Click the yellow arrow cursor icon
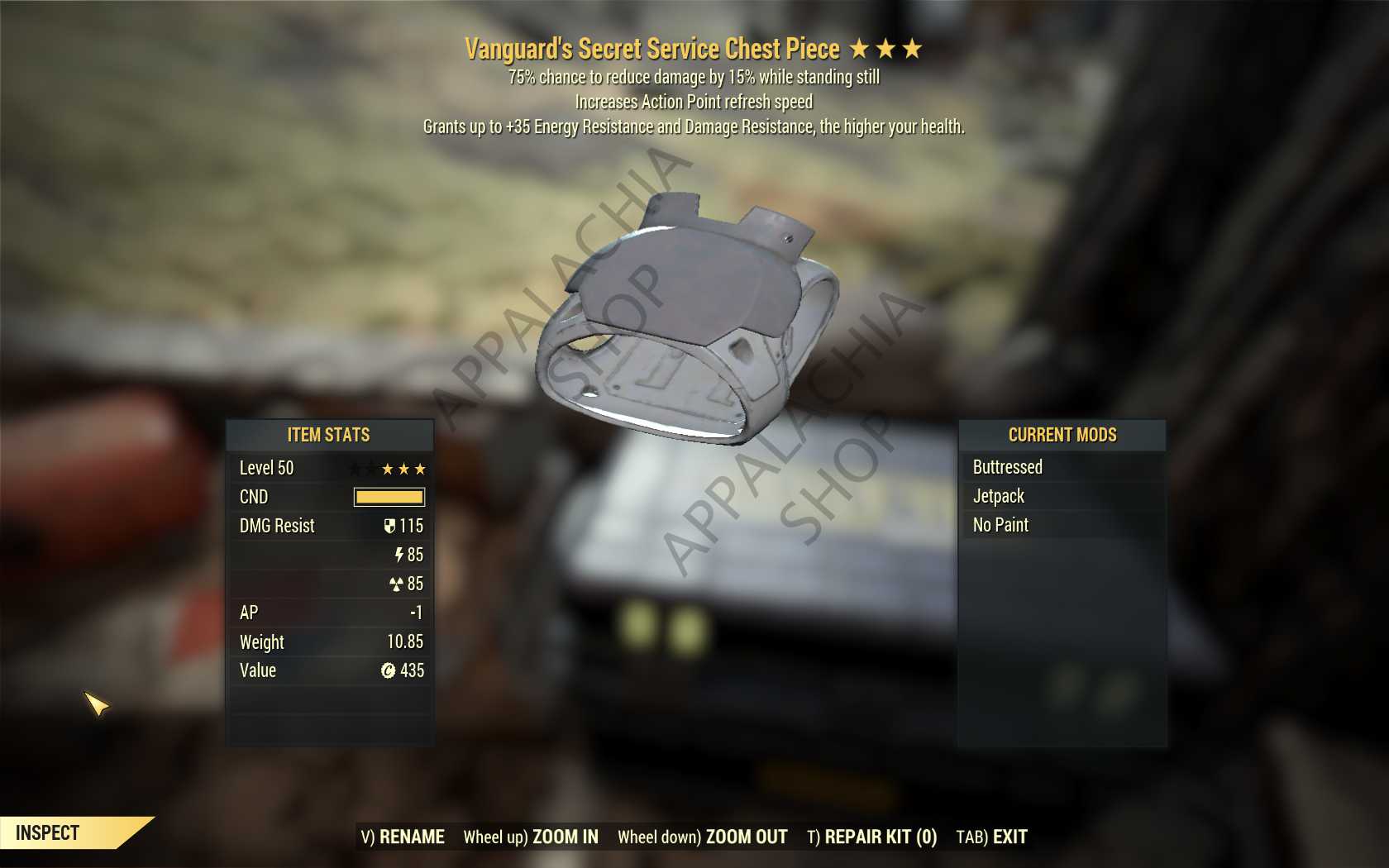1389x868 pixels. point(98,705)
